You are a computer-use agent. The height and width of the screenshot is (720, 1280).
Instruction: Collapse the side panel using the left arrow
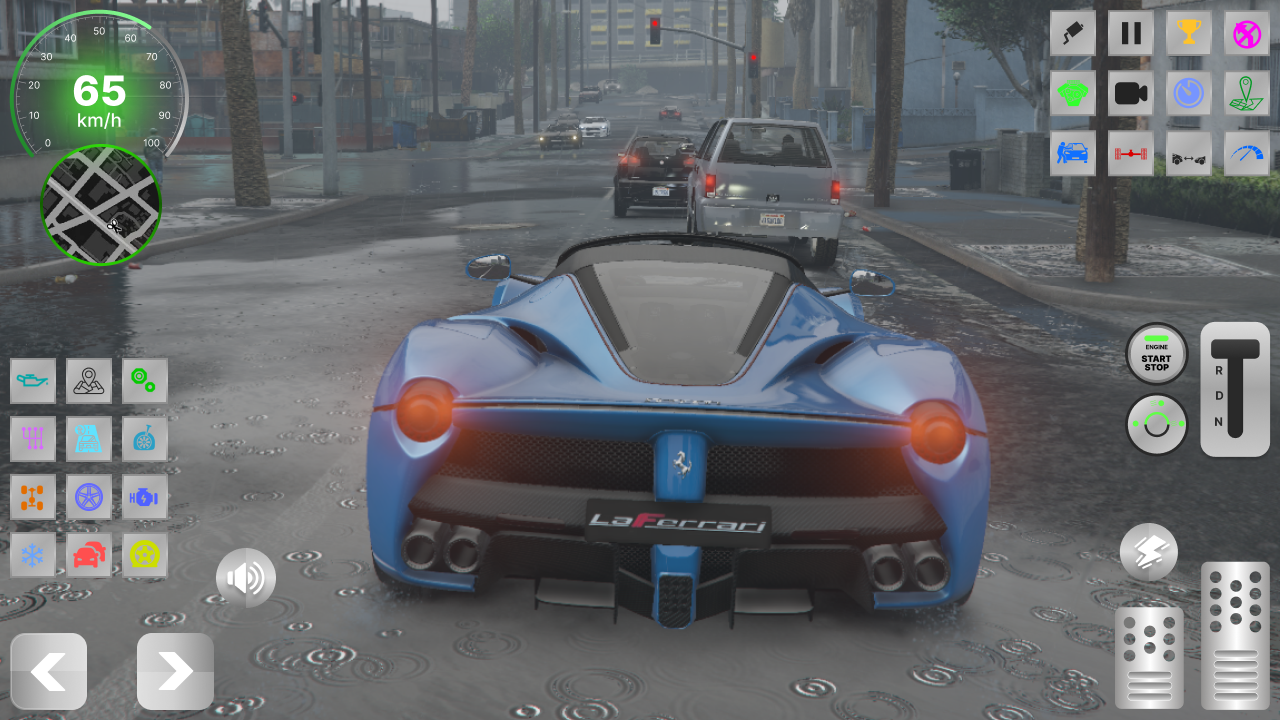coord(48,671)
